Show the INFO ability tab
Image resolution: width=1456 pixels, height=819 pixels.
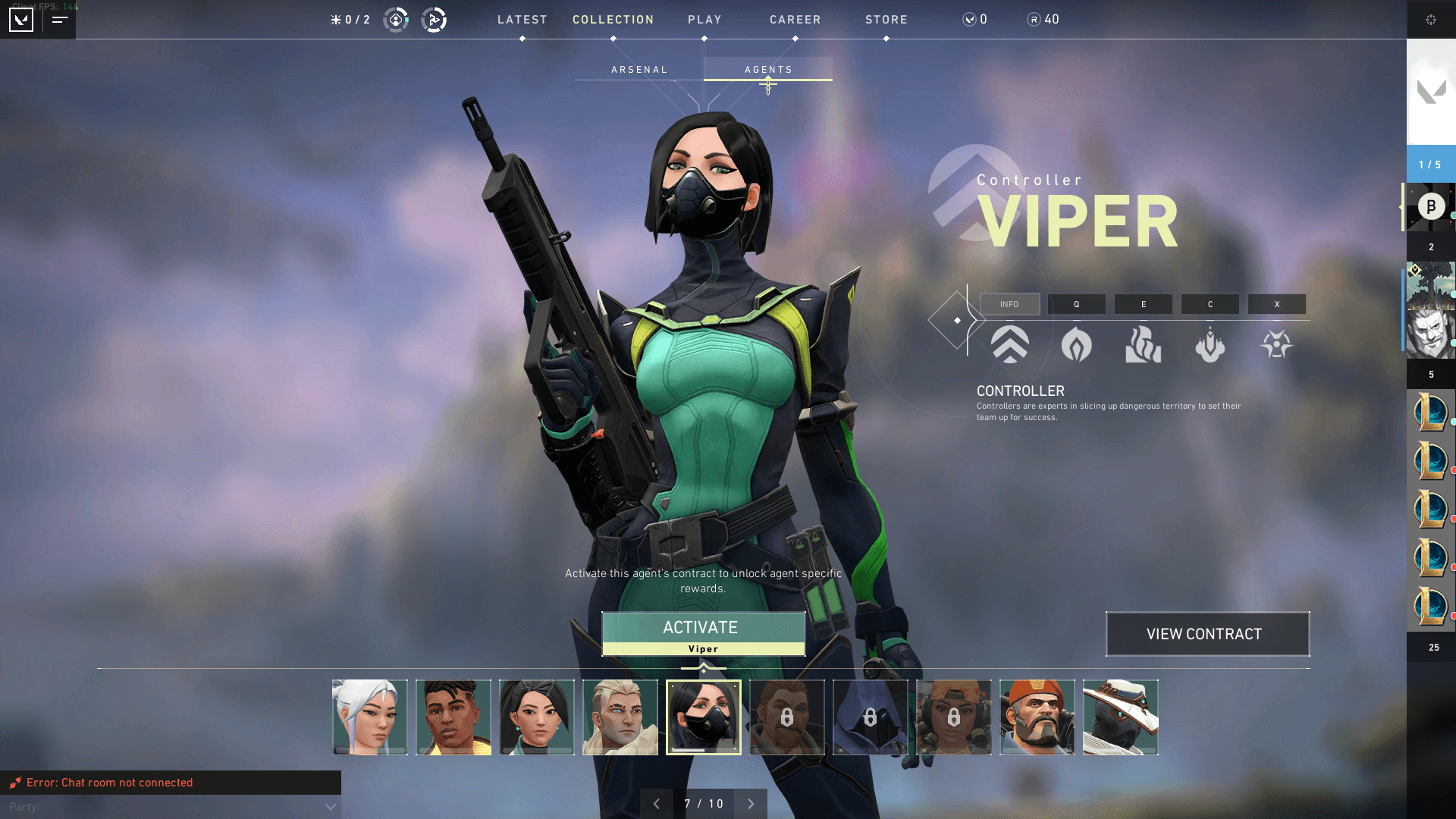(1009, 304)
